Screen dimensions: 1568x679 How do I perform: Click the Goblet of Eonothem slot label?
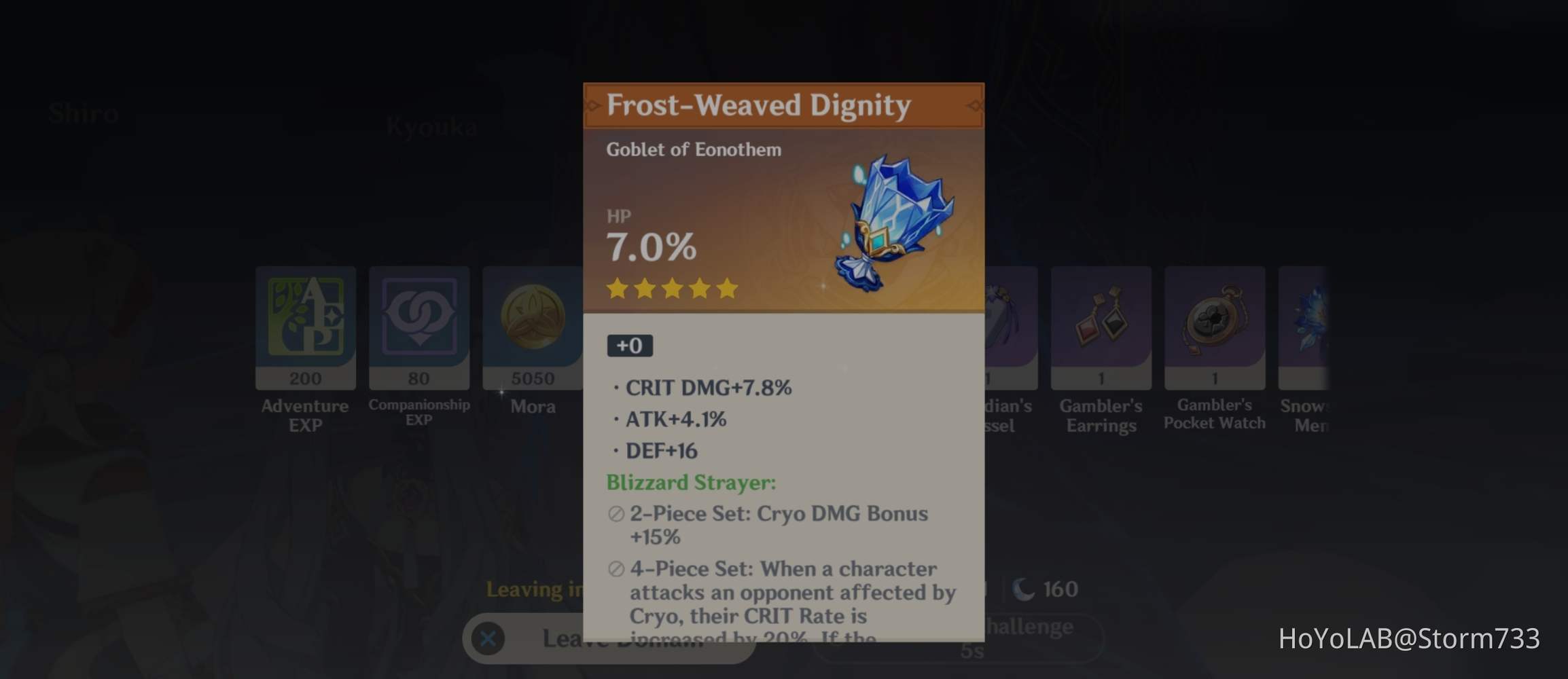click(694, 149)
